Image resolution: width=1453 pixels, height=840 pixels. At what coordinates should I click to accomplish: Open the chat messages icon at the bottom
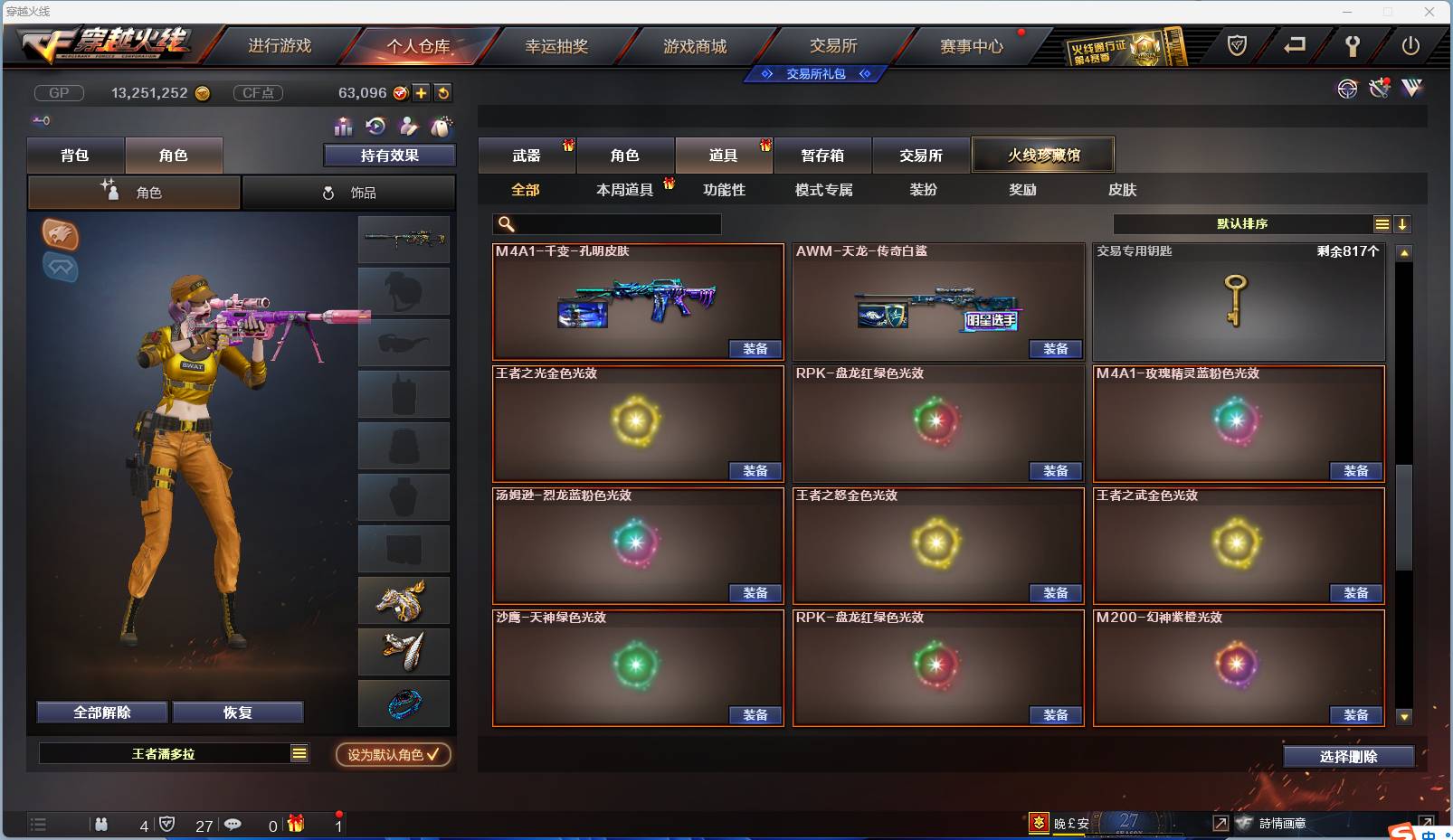233,824
